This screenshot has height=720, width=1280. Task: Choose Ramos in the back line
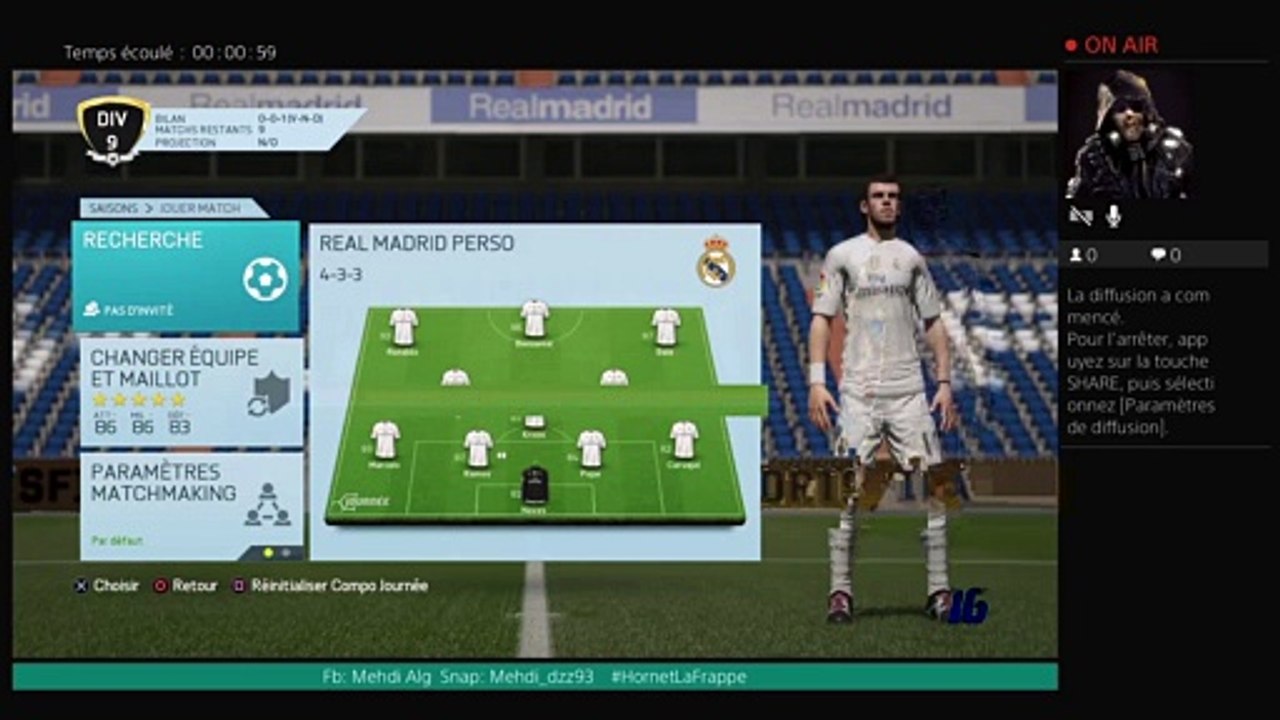coord(478,449)
